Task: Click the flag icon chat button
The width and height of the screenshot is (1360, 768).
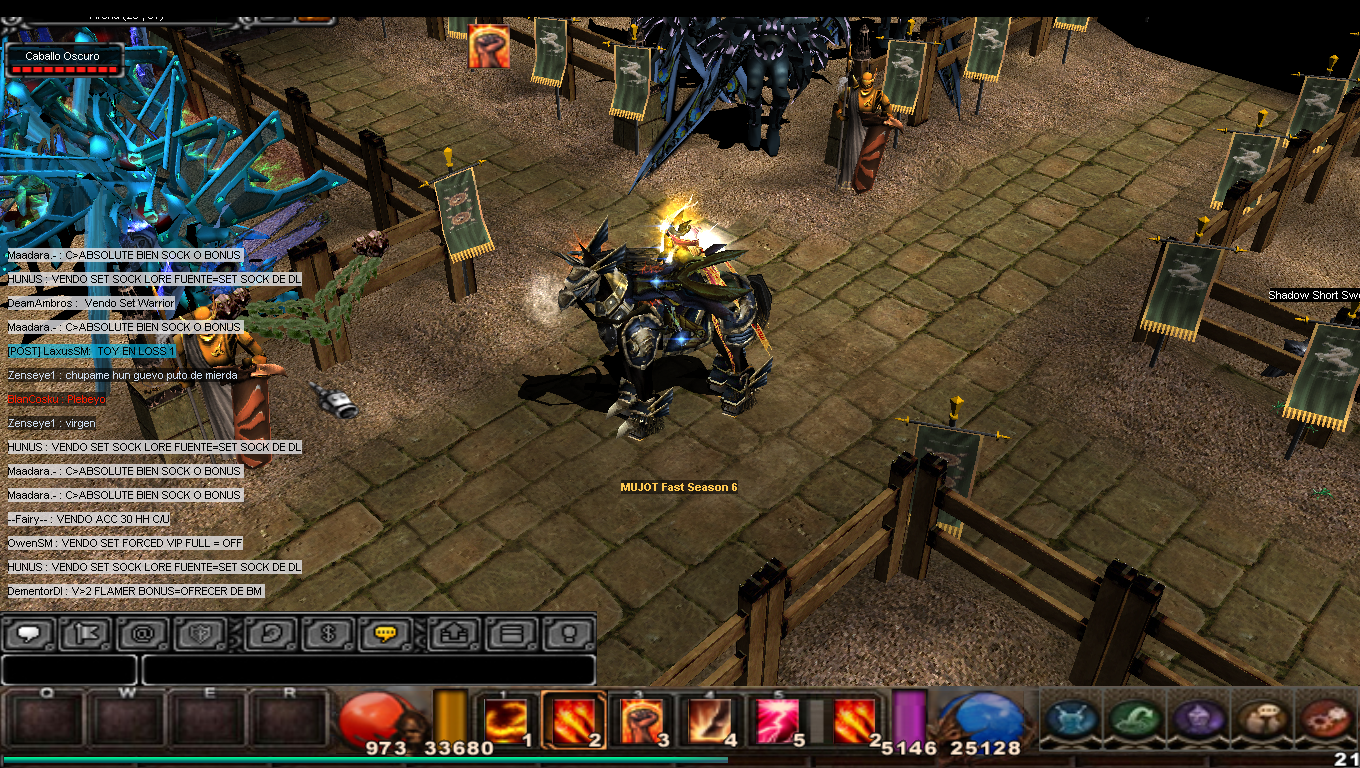Action: (84, 634)
